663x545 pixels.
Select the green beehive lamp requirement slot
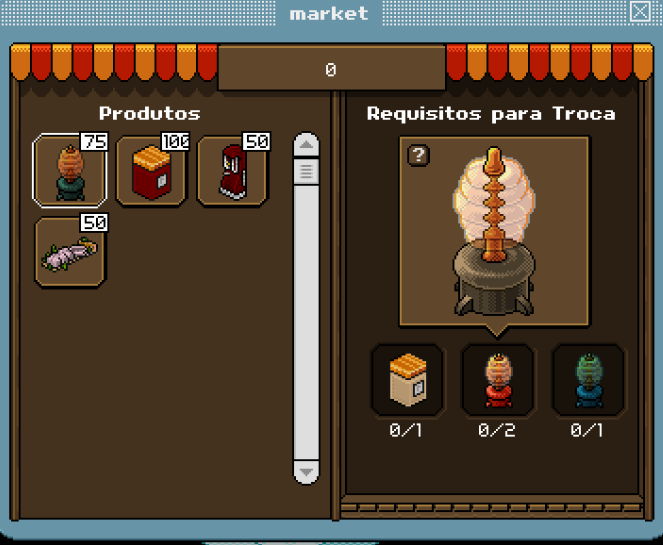[x=588, y=380]
